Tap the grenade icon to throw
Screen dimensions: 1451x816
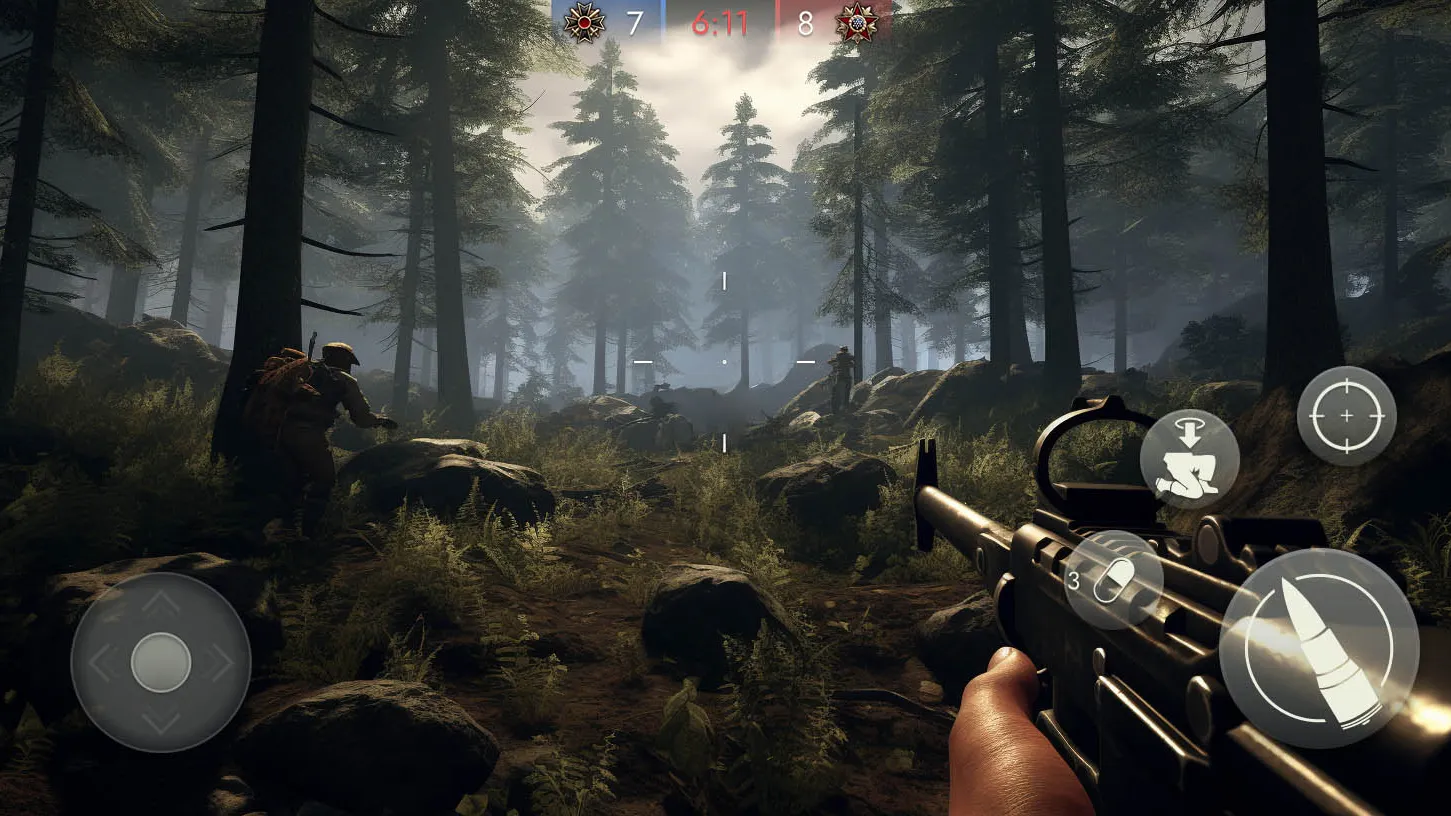(1115, 580)
